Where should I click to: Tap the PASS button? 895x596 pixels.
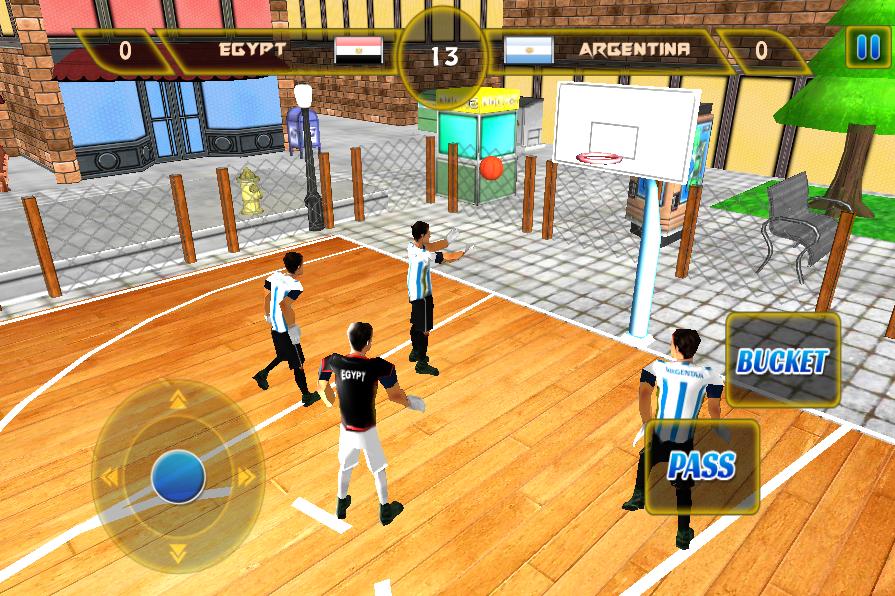tap(702, 465)
